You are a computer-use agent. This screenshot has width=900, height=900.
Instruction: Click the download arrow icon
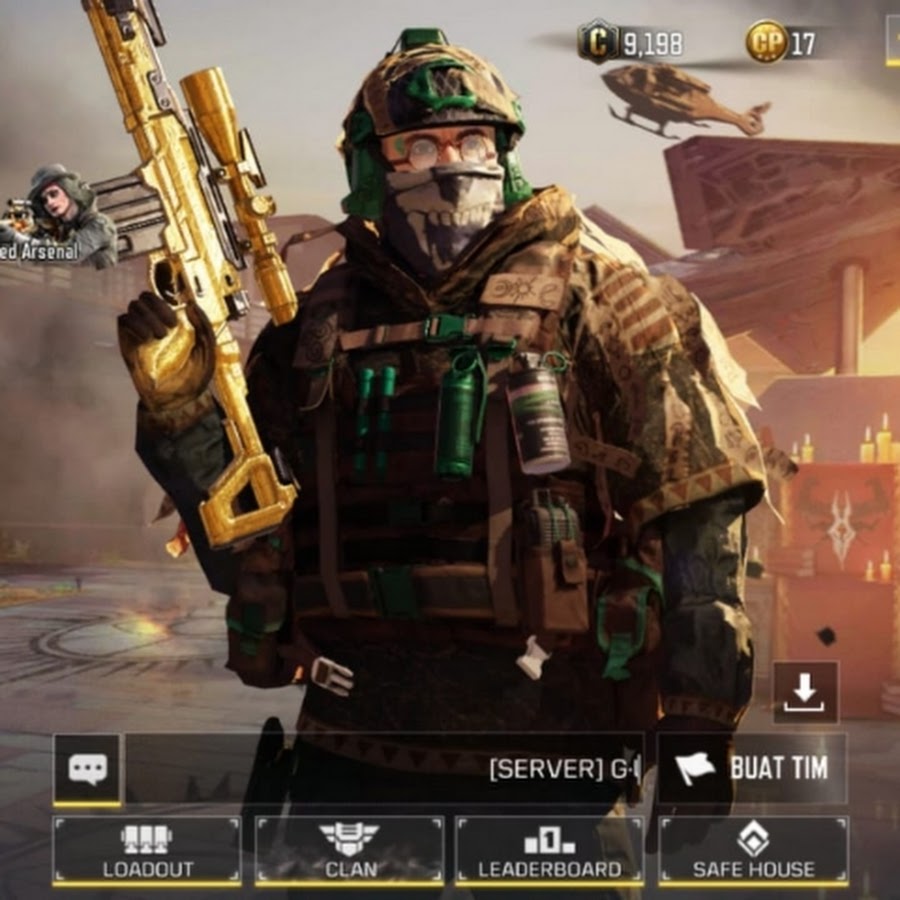coord(805,692)
